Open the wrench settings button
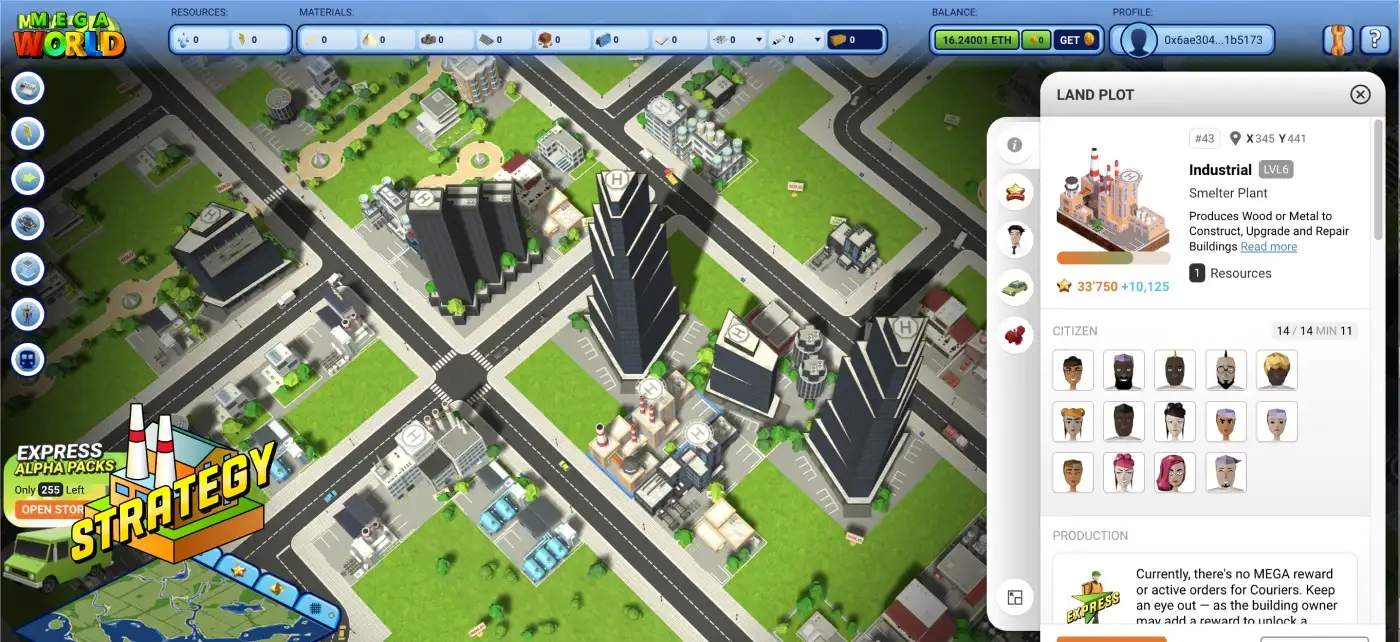 1337,40
